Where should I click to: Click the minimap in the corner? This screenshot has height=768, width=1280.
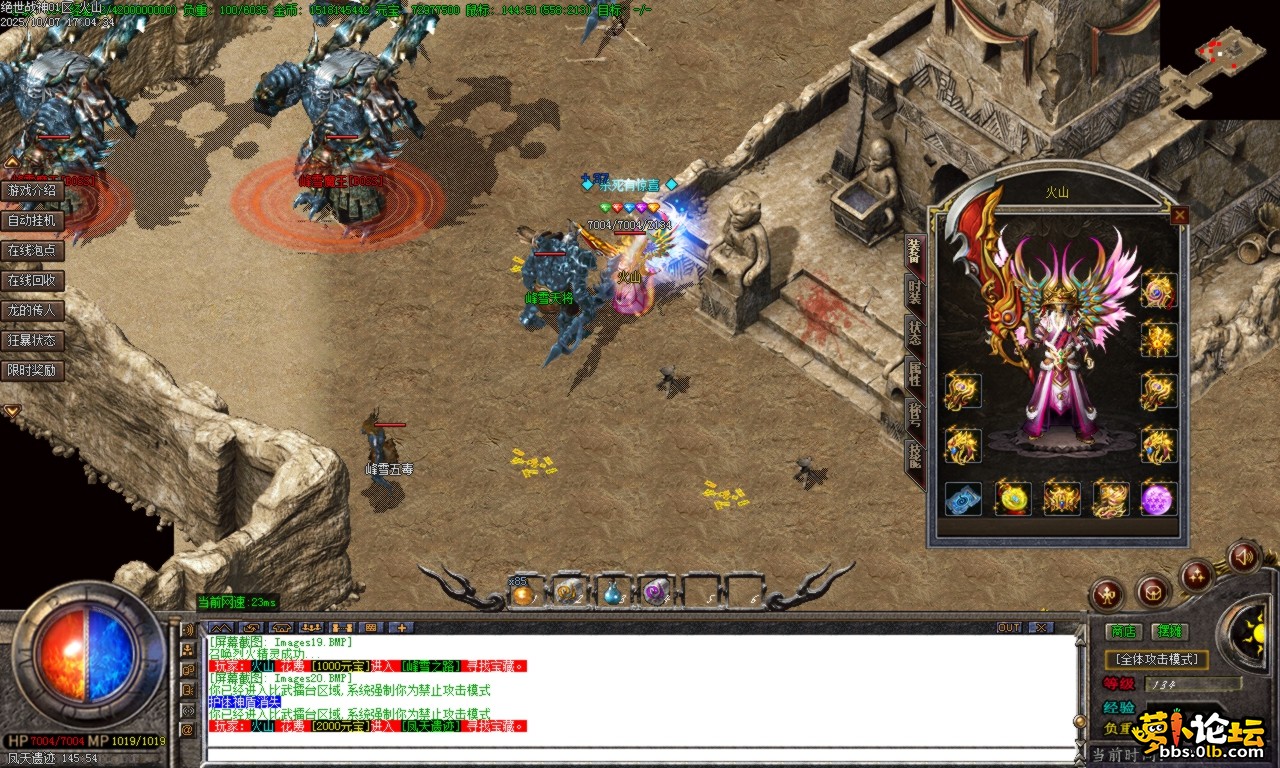coord(1220,60)
